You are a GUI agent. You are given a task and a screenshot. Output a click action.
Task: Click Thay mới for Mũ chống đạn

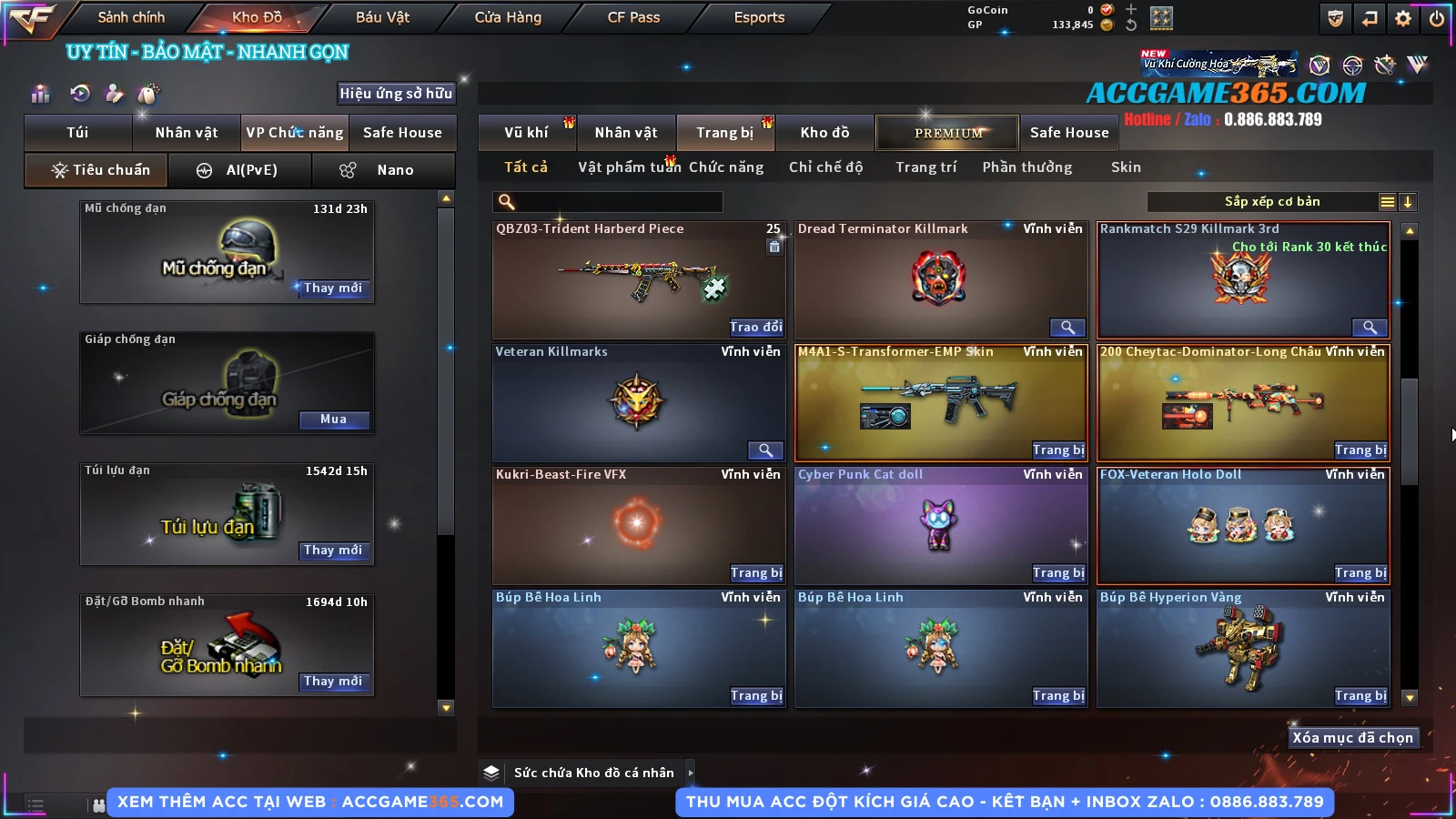pyautogui.click(x=333, y=288)
